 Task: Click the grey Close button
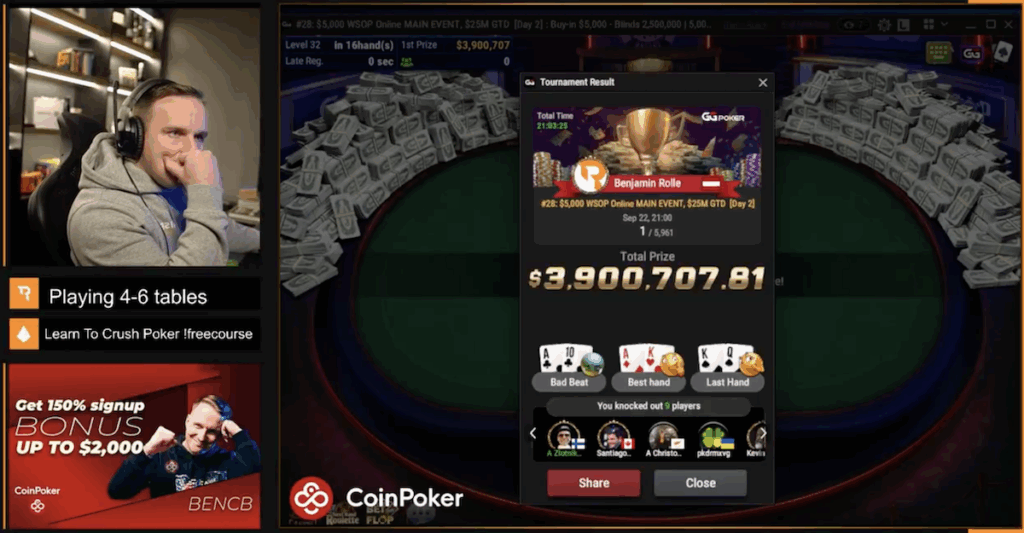coord(700,483)
